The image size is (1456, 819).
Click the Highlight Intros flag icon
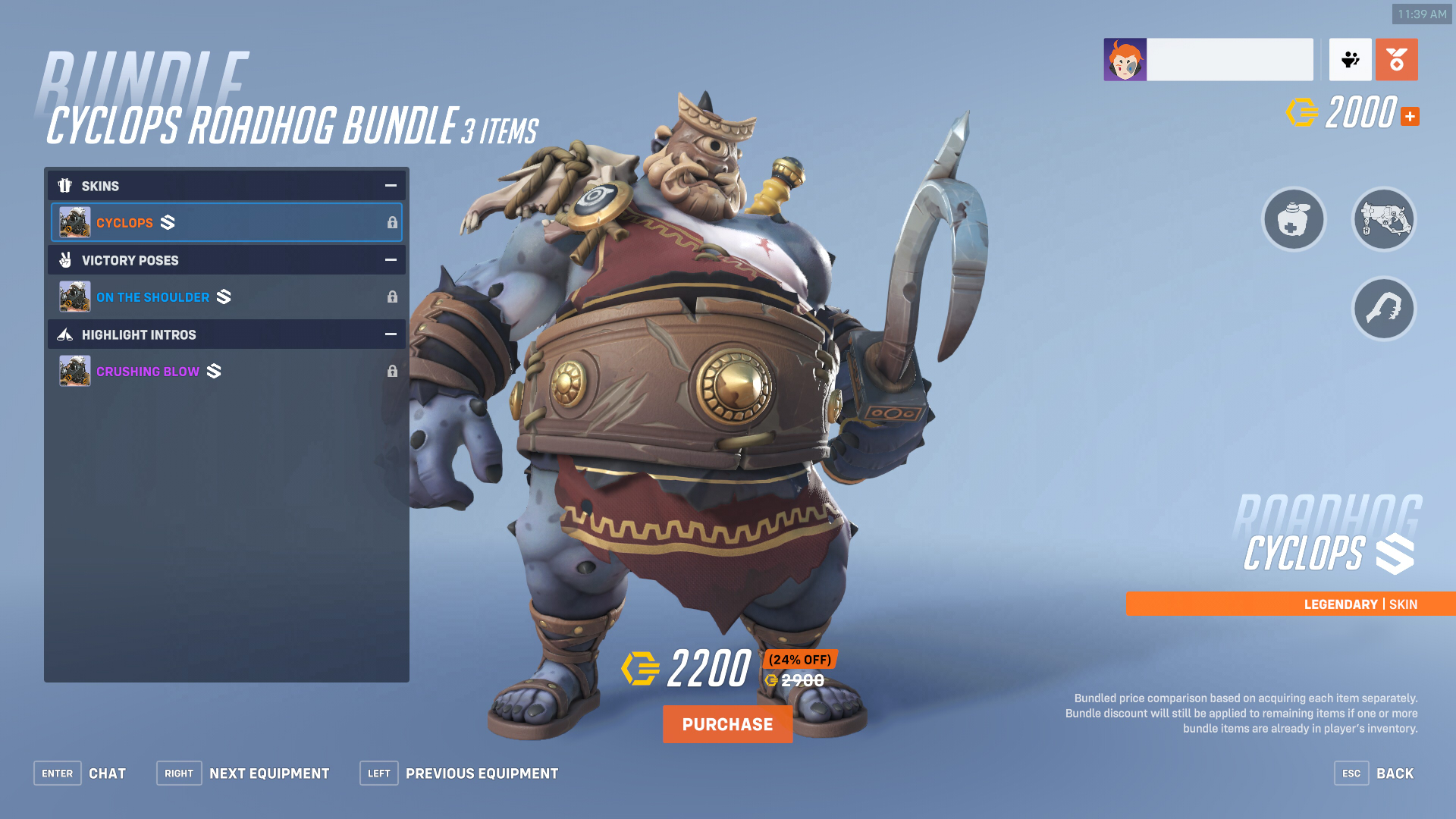65,334
